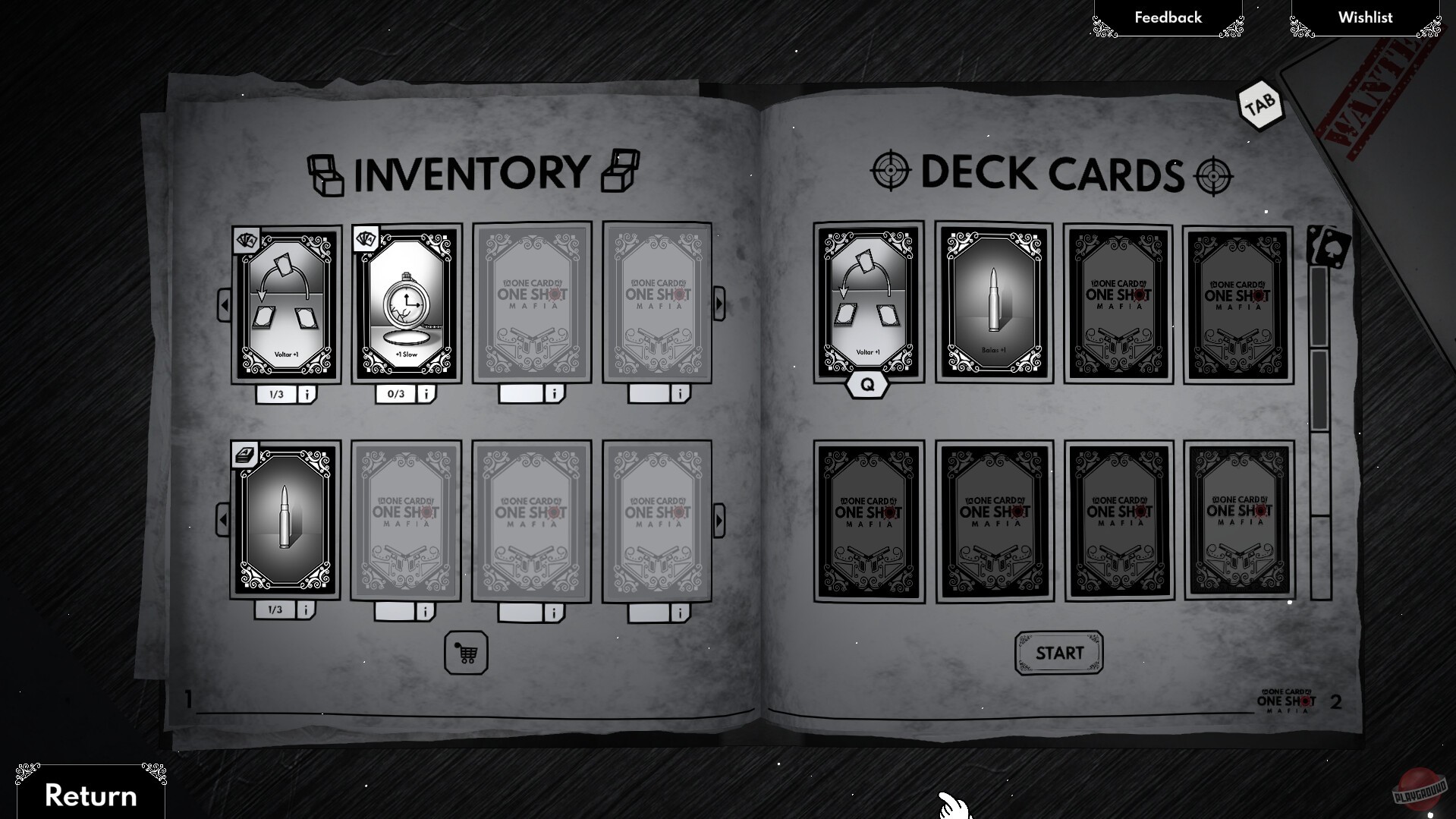
Task: Click the 1/3 quantity field under Voltar +1
Action: point(275,393)
